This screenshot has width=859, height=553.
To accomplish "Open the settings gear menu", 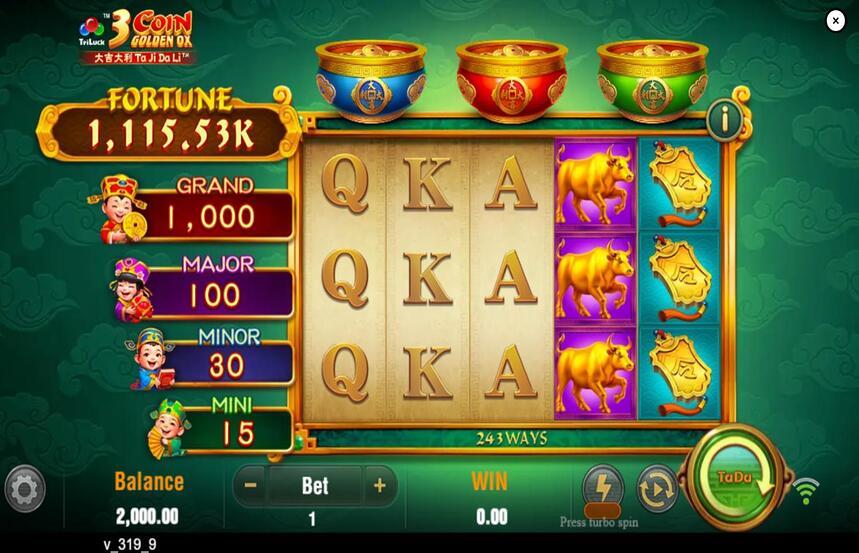I will point(25,489).
